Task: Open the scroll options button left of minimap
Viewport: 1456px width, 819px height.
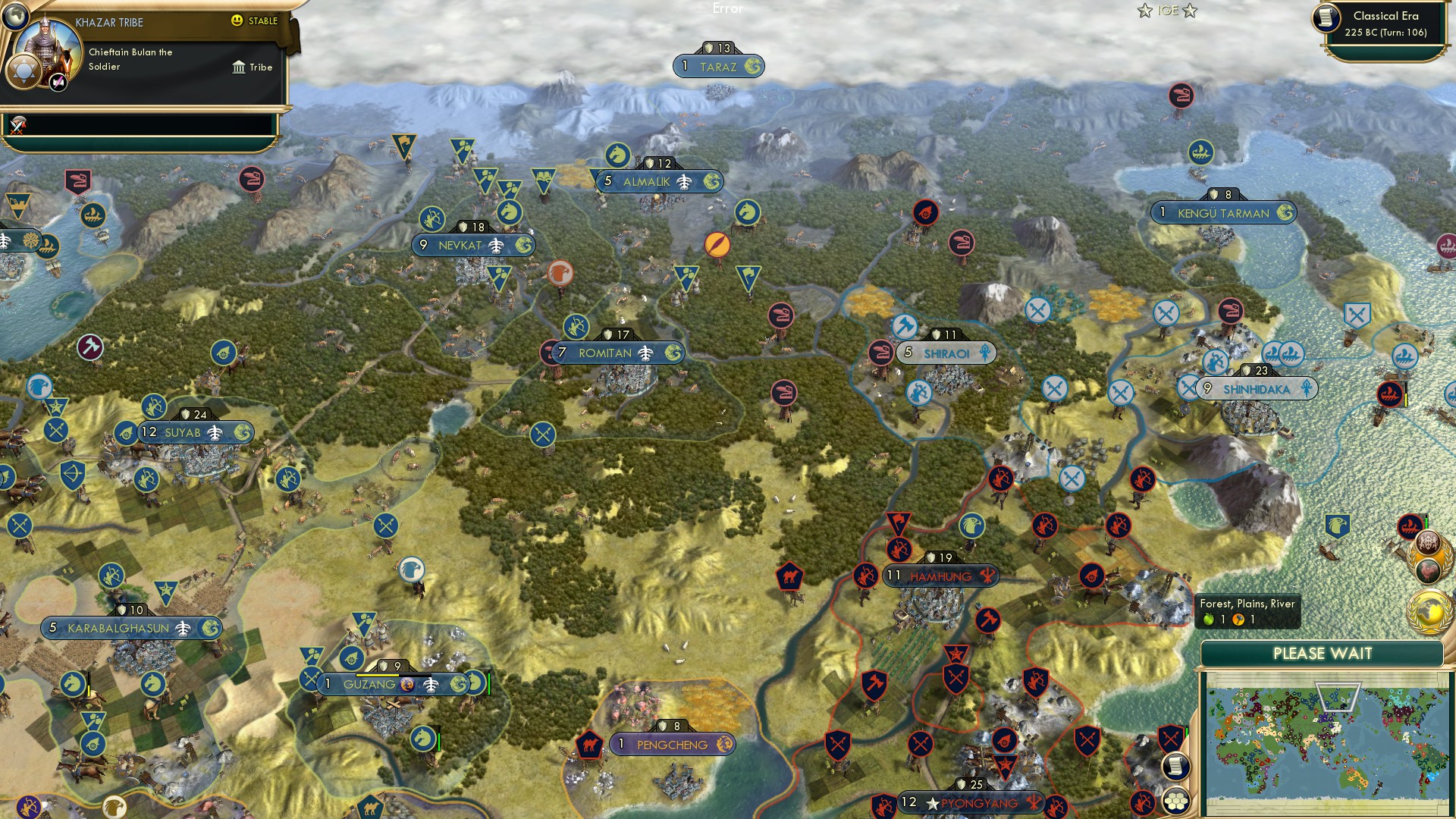Action: click(1175, 766)
